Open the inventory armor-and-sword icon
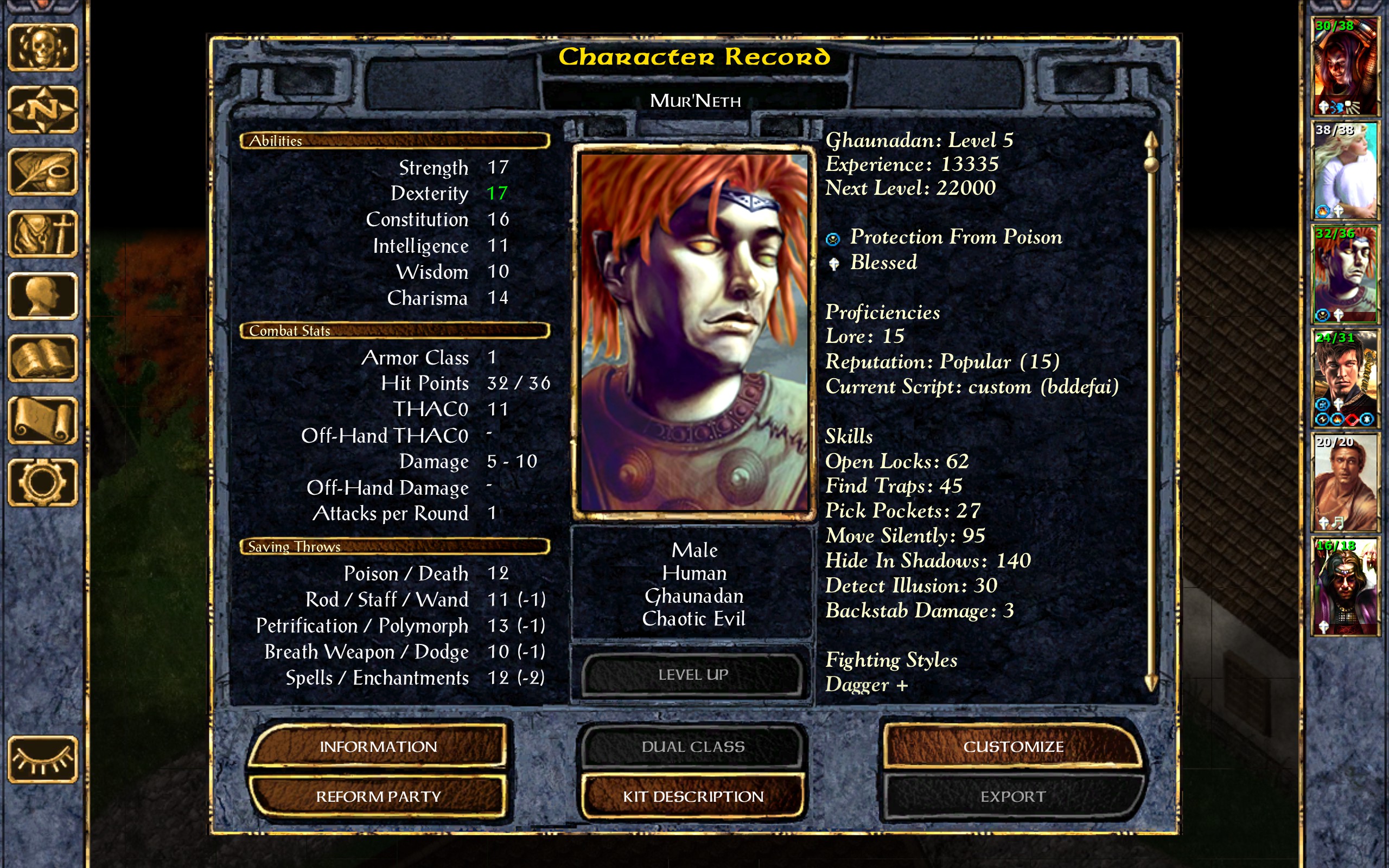The image size is (1389, 868). [x=42, y=234]
